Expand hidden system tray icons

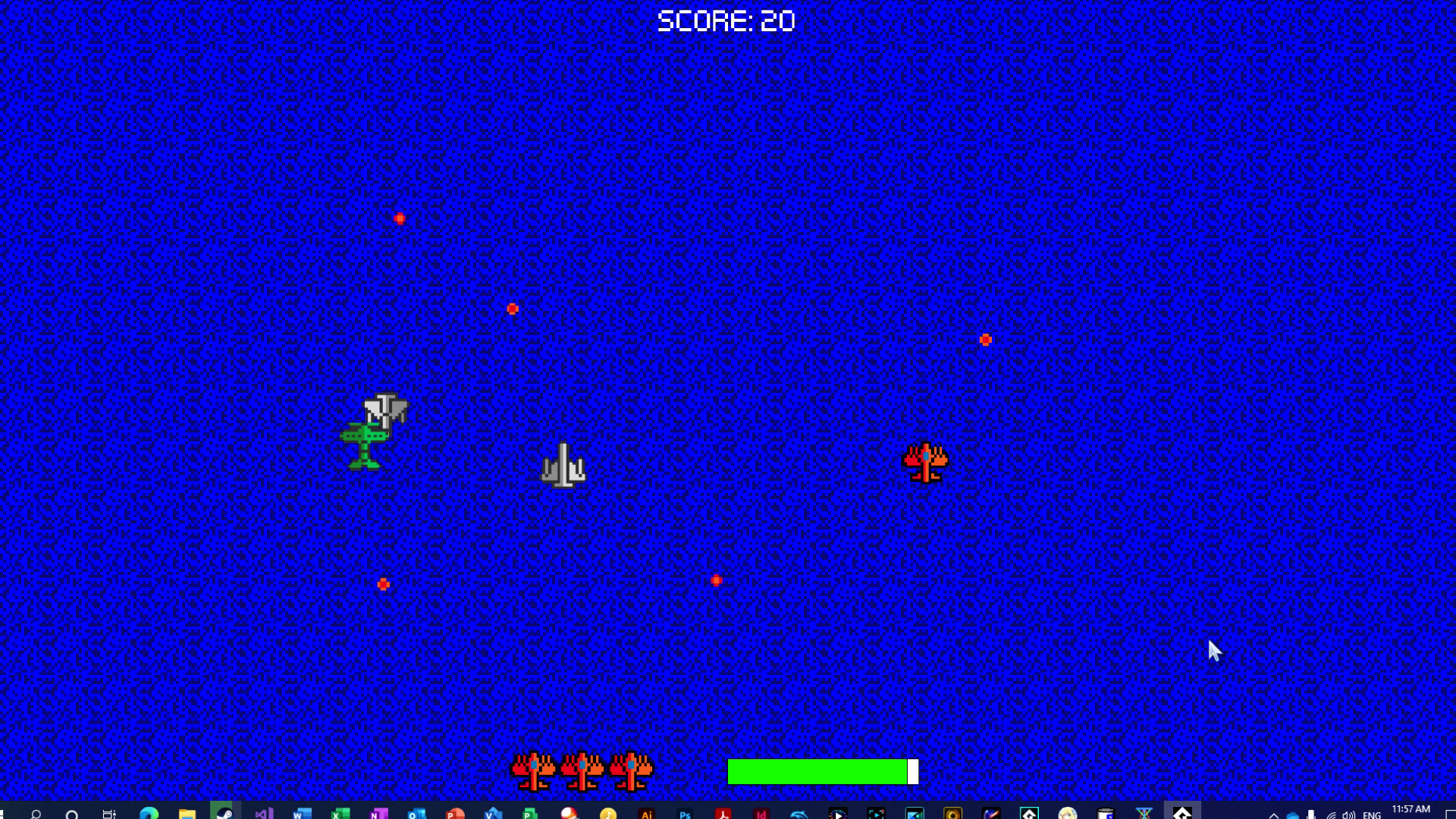(x=1273, y=813)
